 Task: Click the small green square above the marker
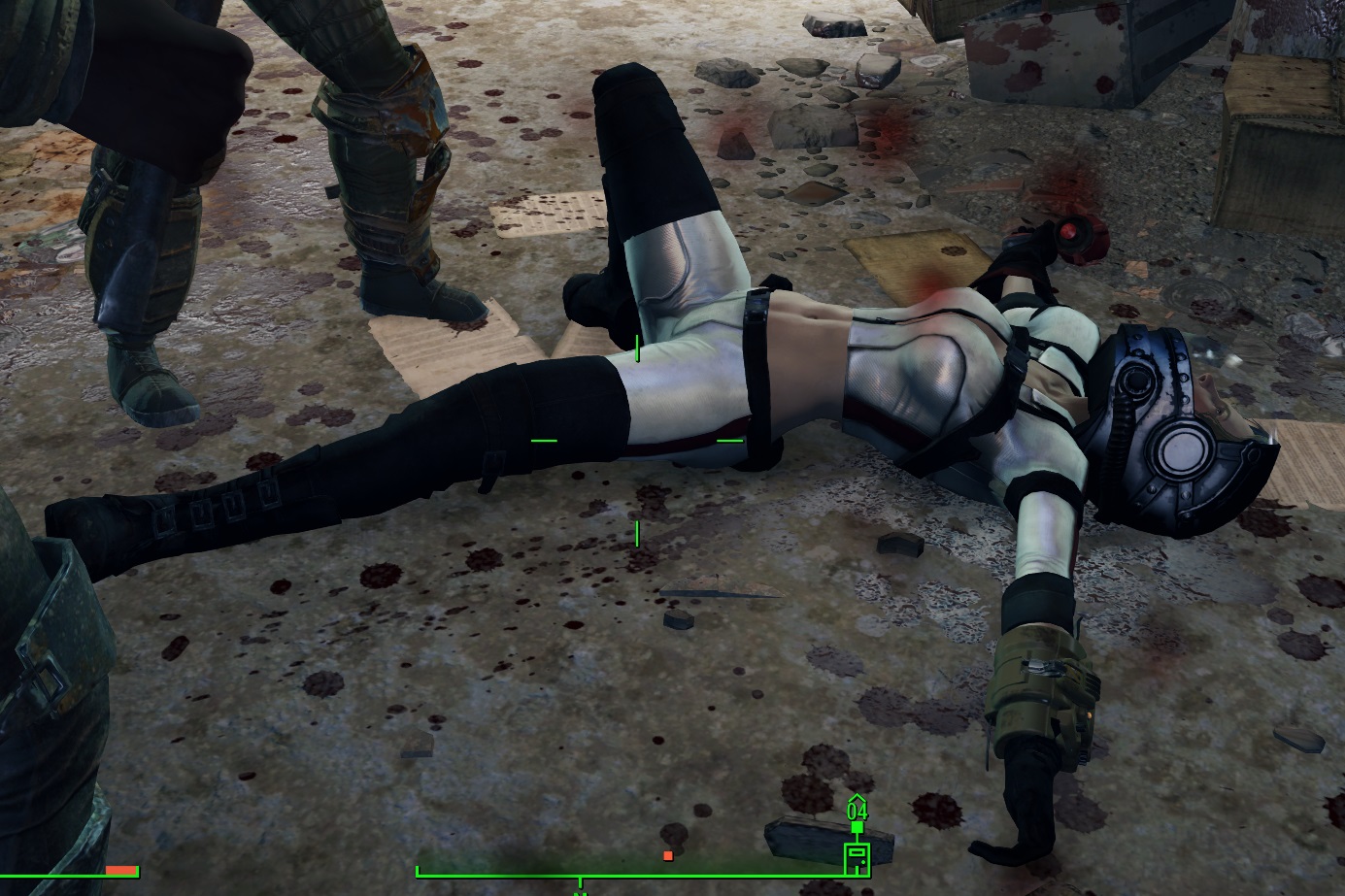[857, 826]
